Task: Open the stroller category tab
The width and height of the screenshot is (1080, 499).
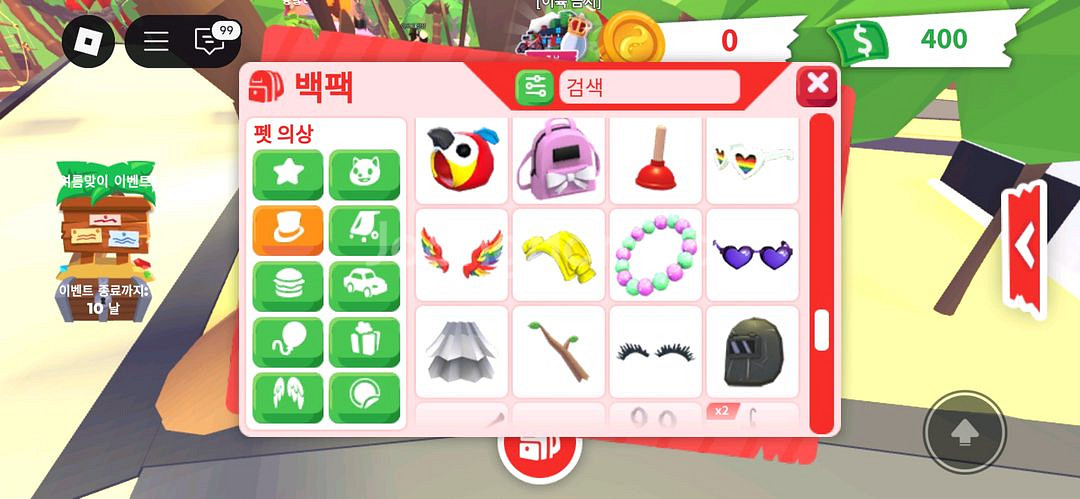Action: (x=364, y=230)
